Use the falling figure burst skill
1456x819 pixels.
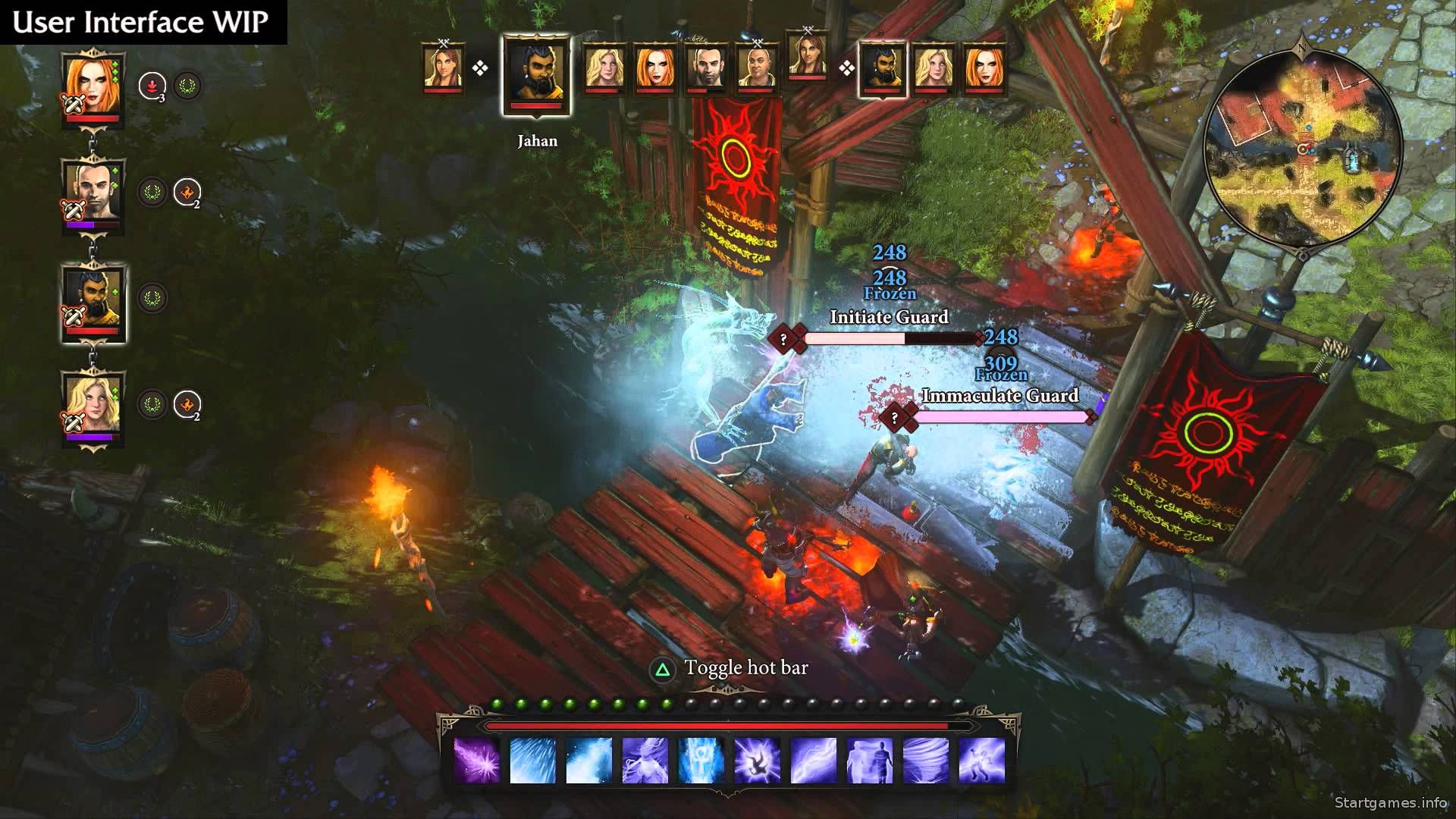(x=757, y=759)
